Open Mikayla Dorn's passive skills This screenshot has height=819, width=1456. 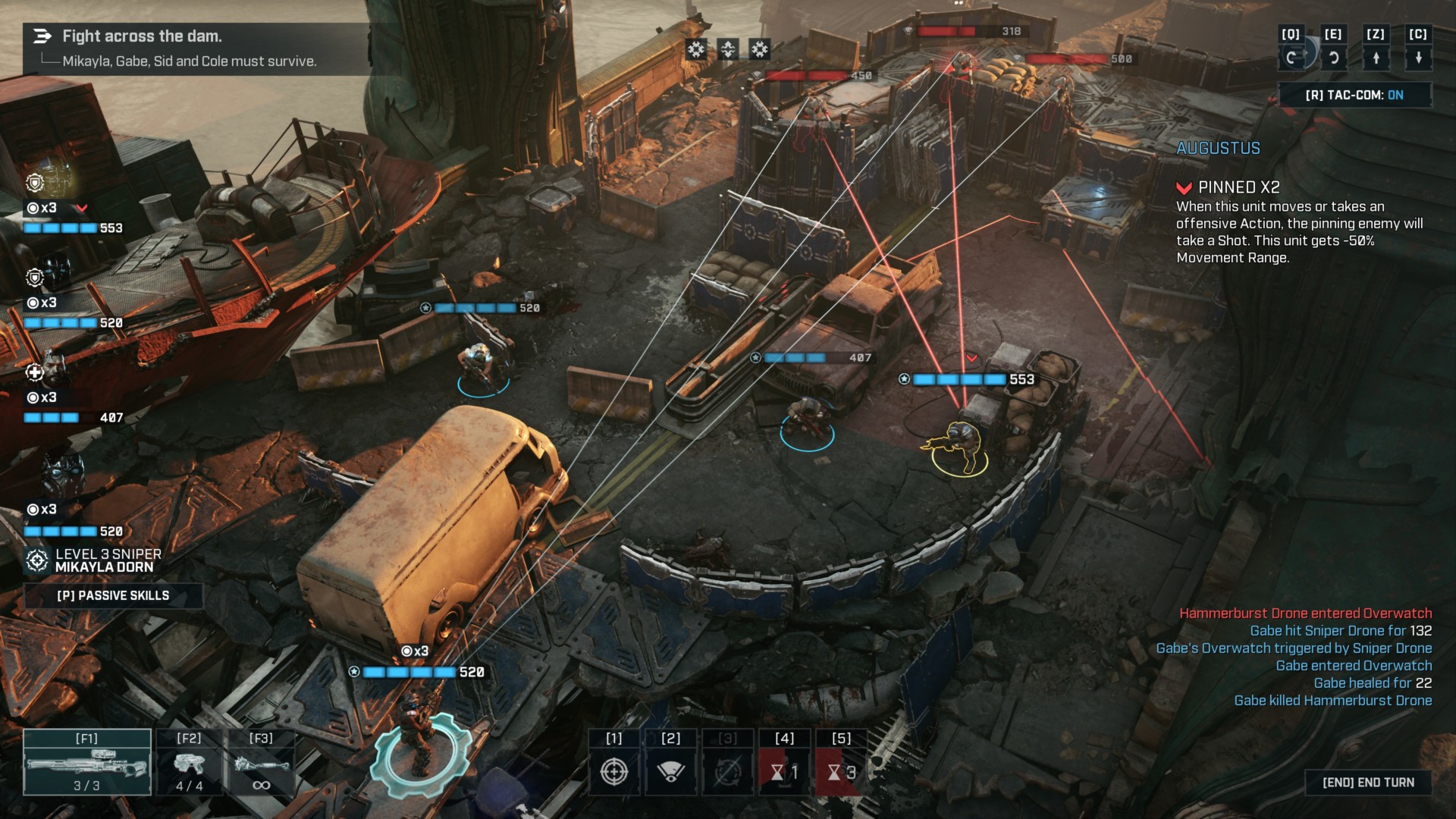coord(113,595)
